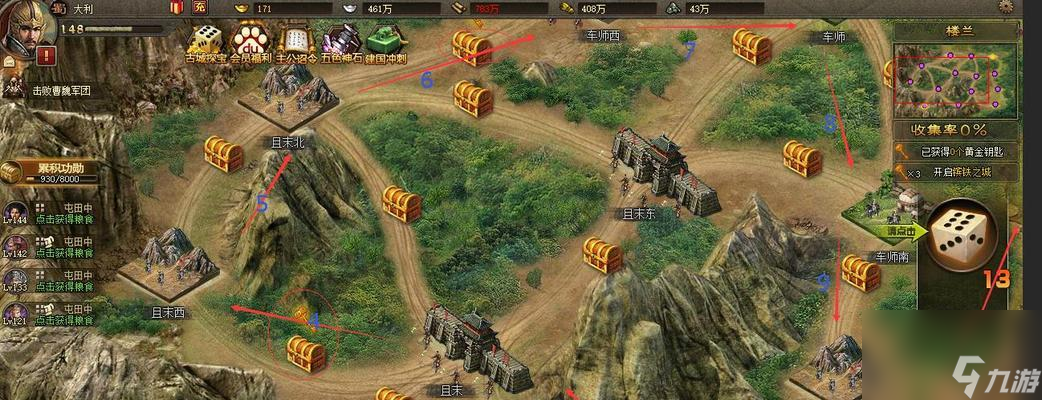Open the 建国冲刺 green seal icon

pos(386,42)
